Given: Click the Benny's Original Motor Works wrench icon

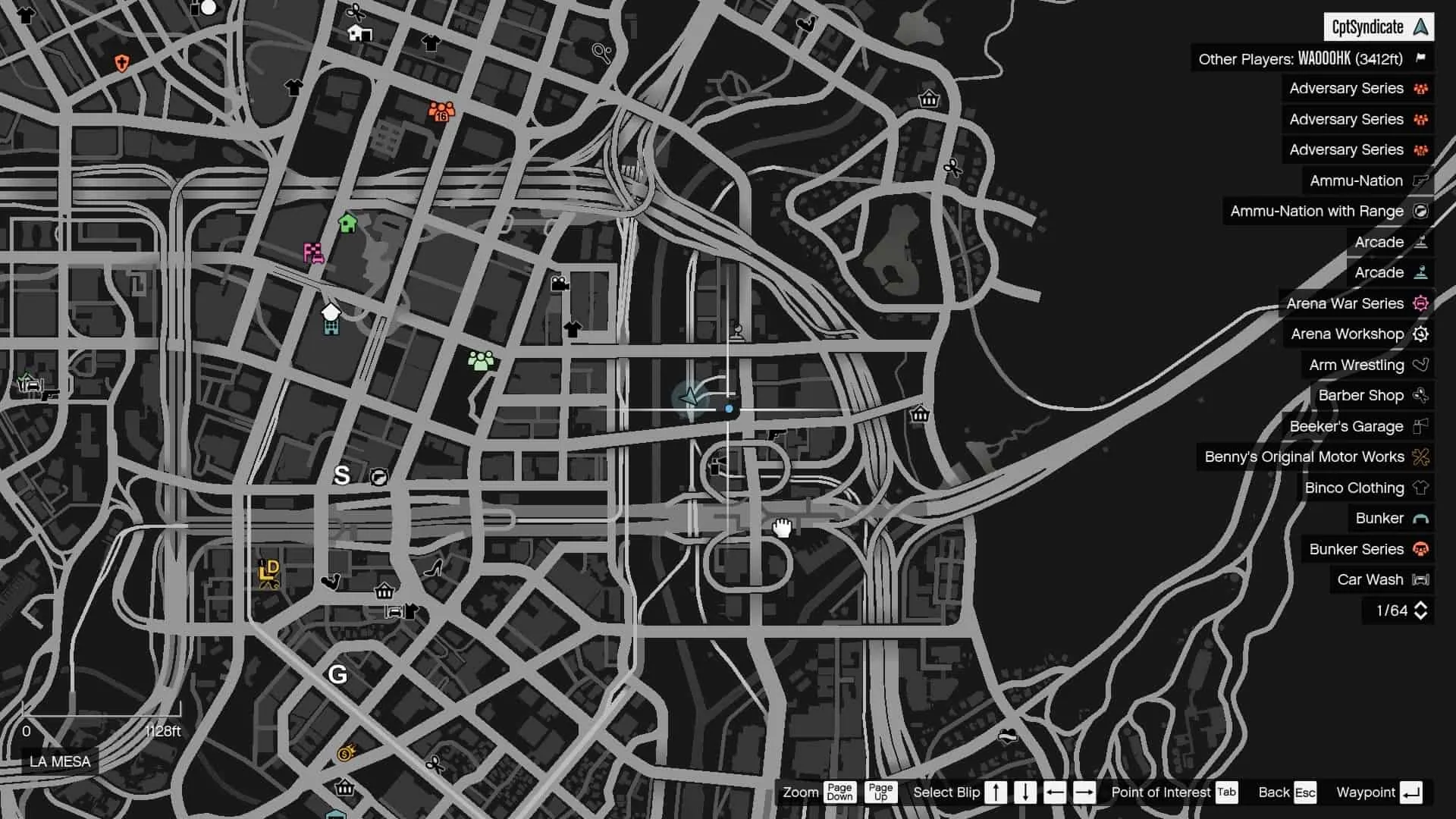Looking at the screenshot, I should click(1422, 457).
